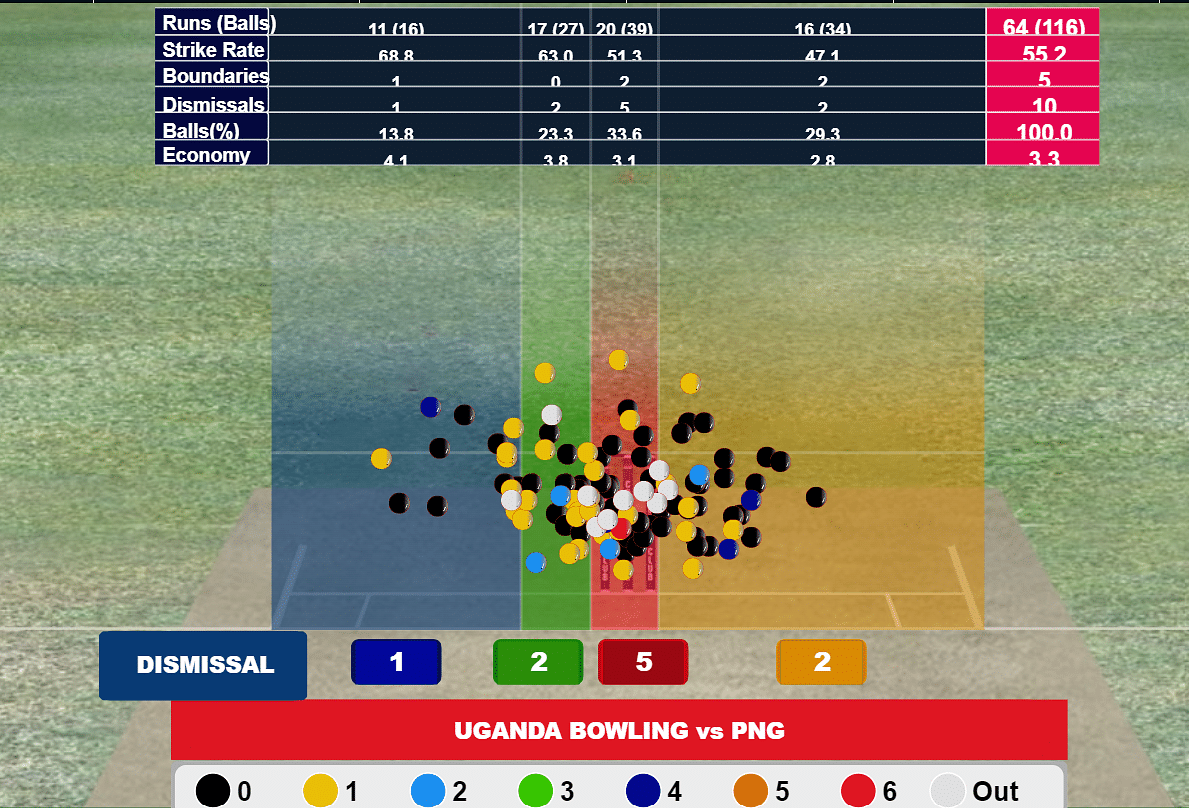Toggle the yellow 1 run legend entry
This screenshot has height=808, width=1189.
[331, 791]
